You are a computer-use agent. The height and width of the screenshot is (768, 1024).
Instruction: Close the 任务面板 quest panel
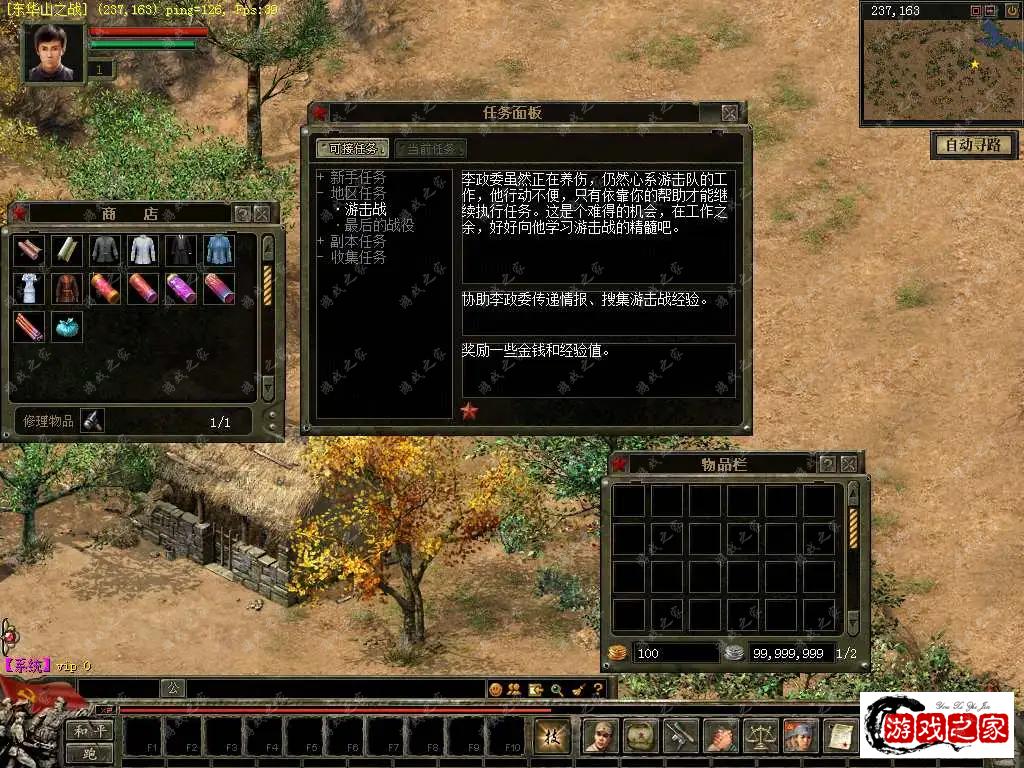(x=730, y=113)
